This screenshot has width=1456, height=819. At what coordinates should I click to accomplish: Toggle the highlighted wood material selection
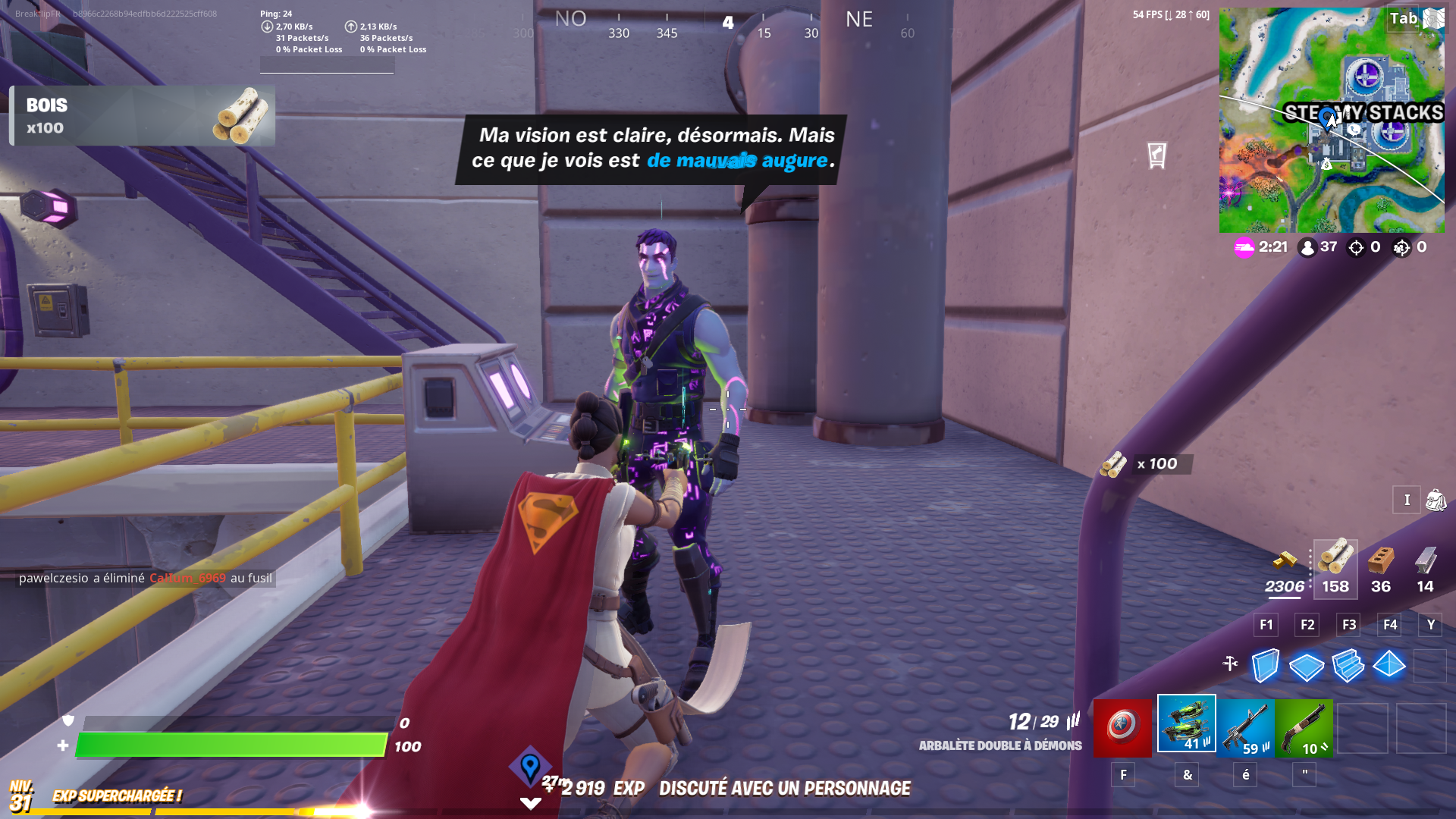[x=1335, y=563]
